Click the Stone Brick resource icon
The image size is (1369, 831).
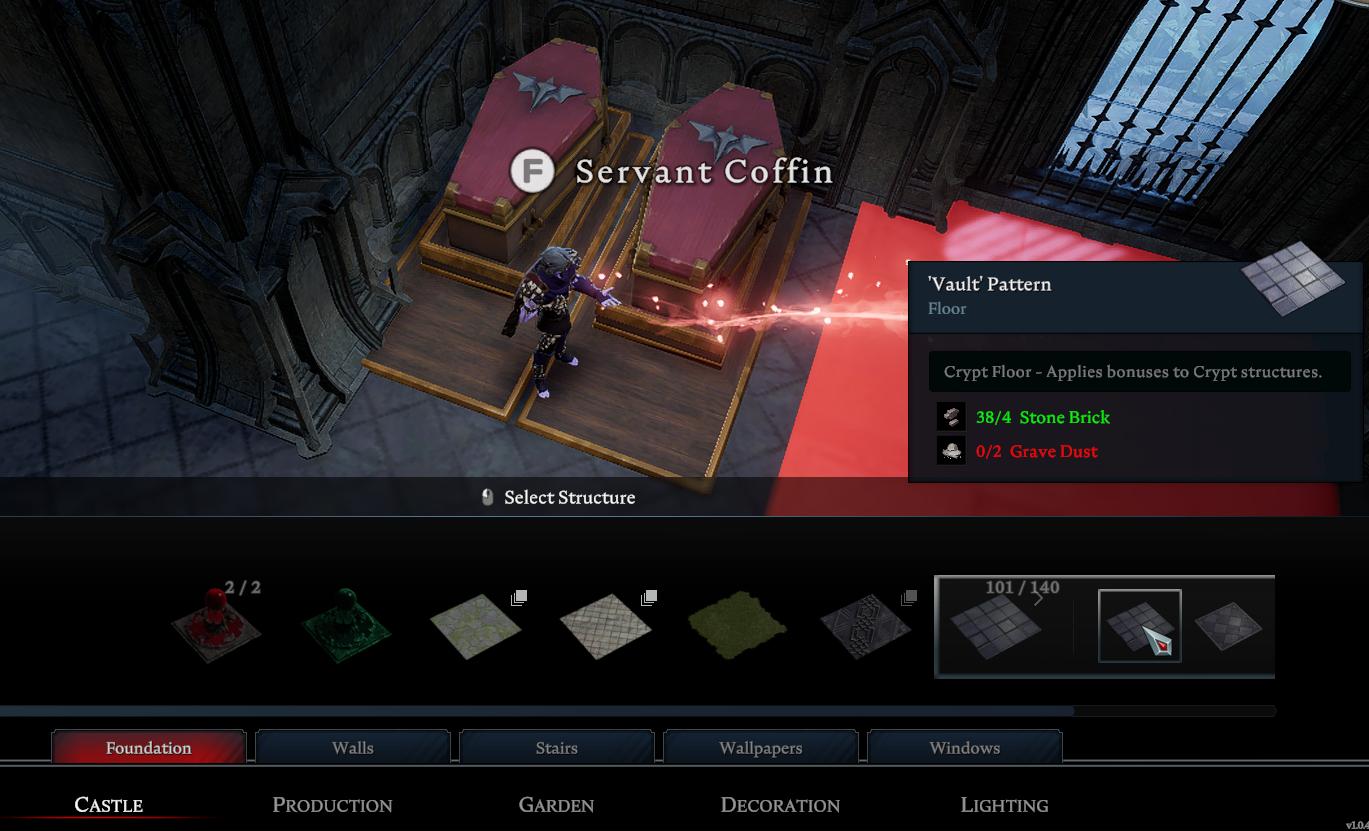pos(950,417)
